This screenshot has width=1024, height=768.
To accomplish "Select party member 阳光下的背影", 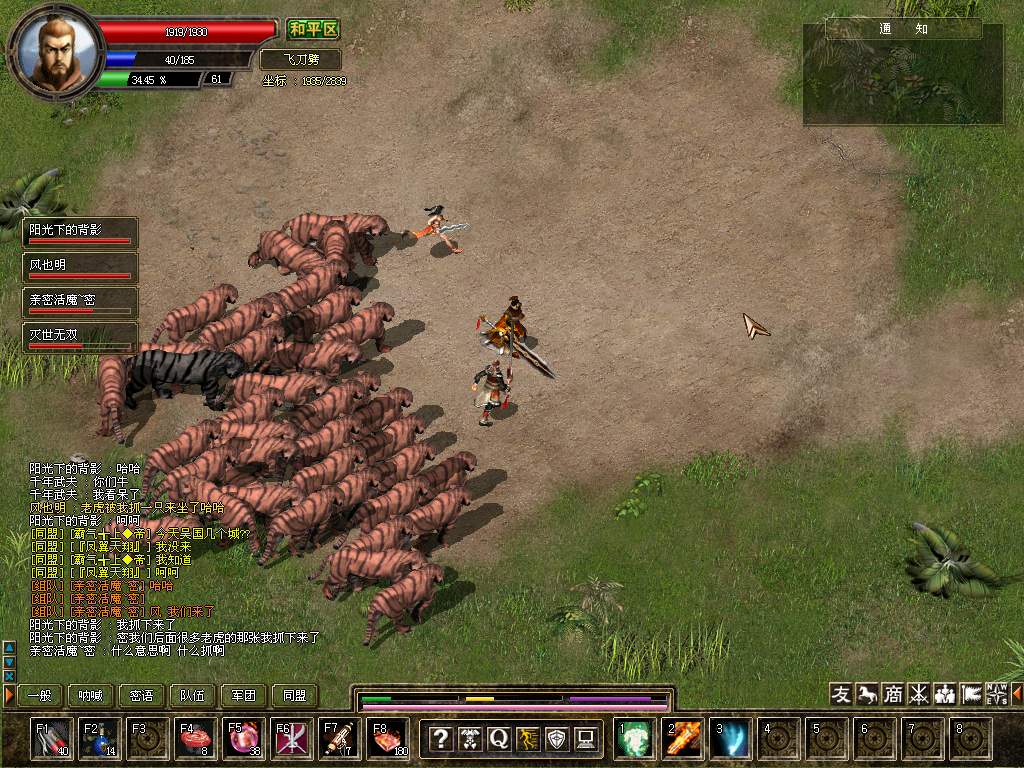I will (x=80, y=232).
